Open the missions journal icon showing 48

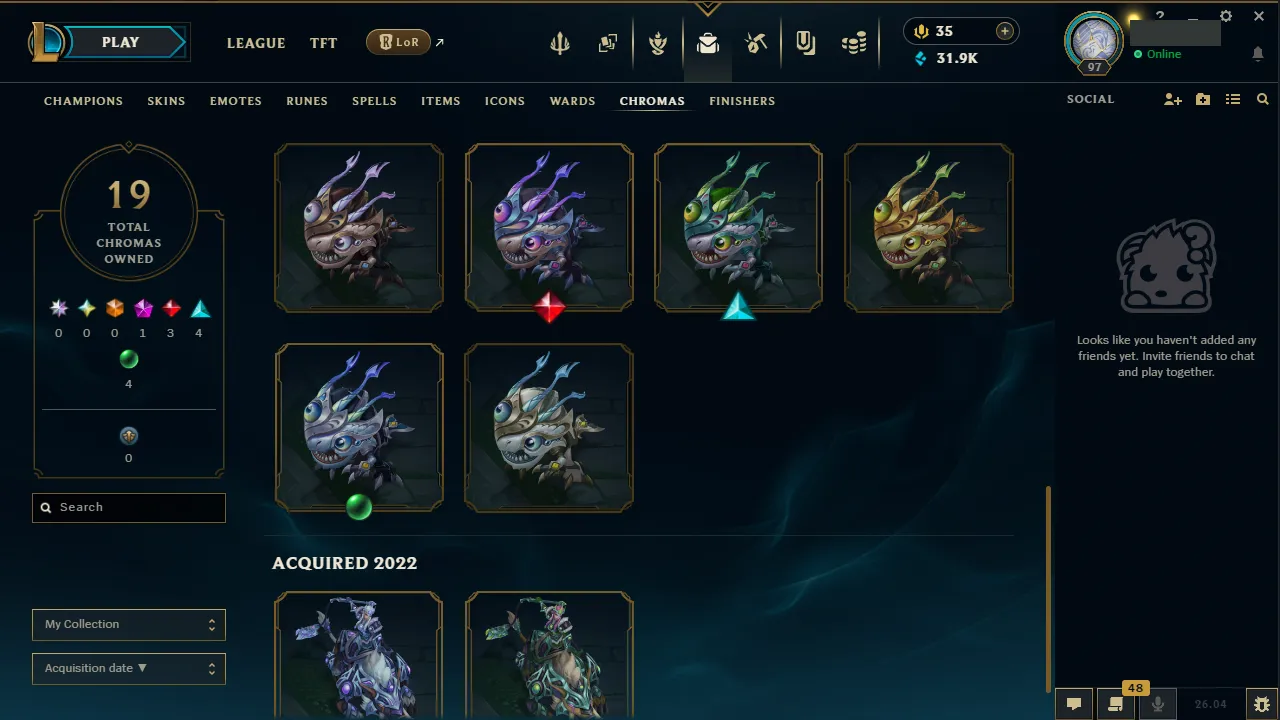click(x=1116, y=703)
